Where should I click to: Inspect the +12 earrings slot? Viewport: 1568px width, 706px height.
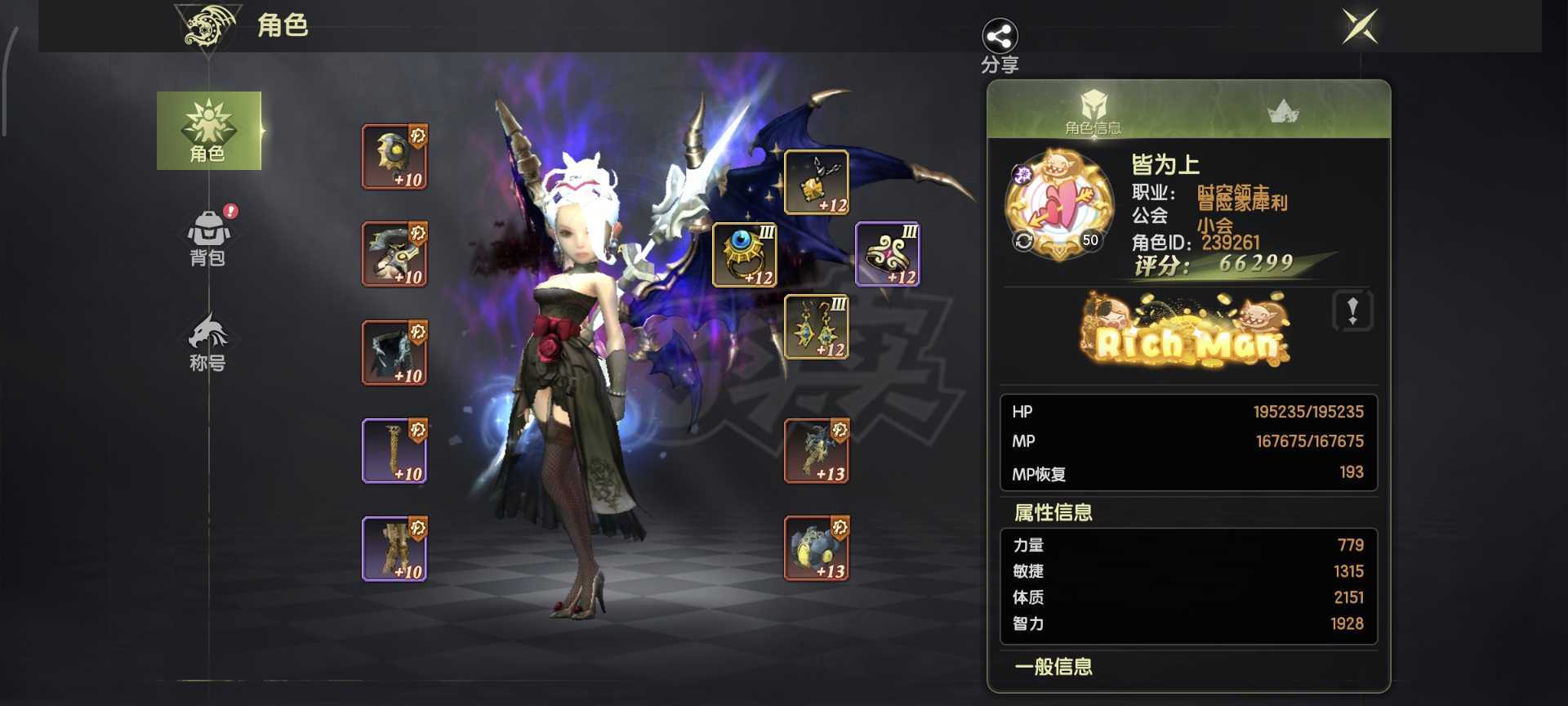tap(817, 327)
